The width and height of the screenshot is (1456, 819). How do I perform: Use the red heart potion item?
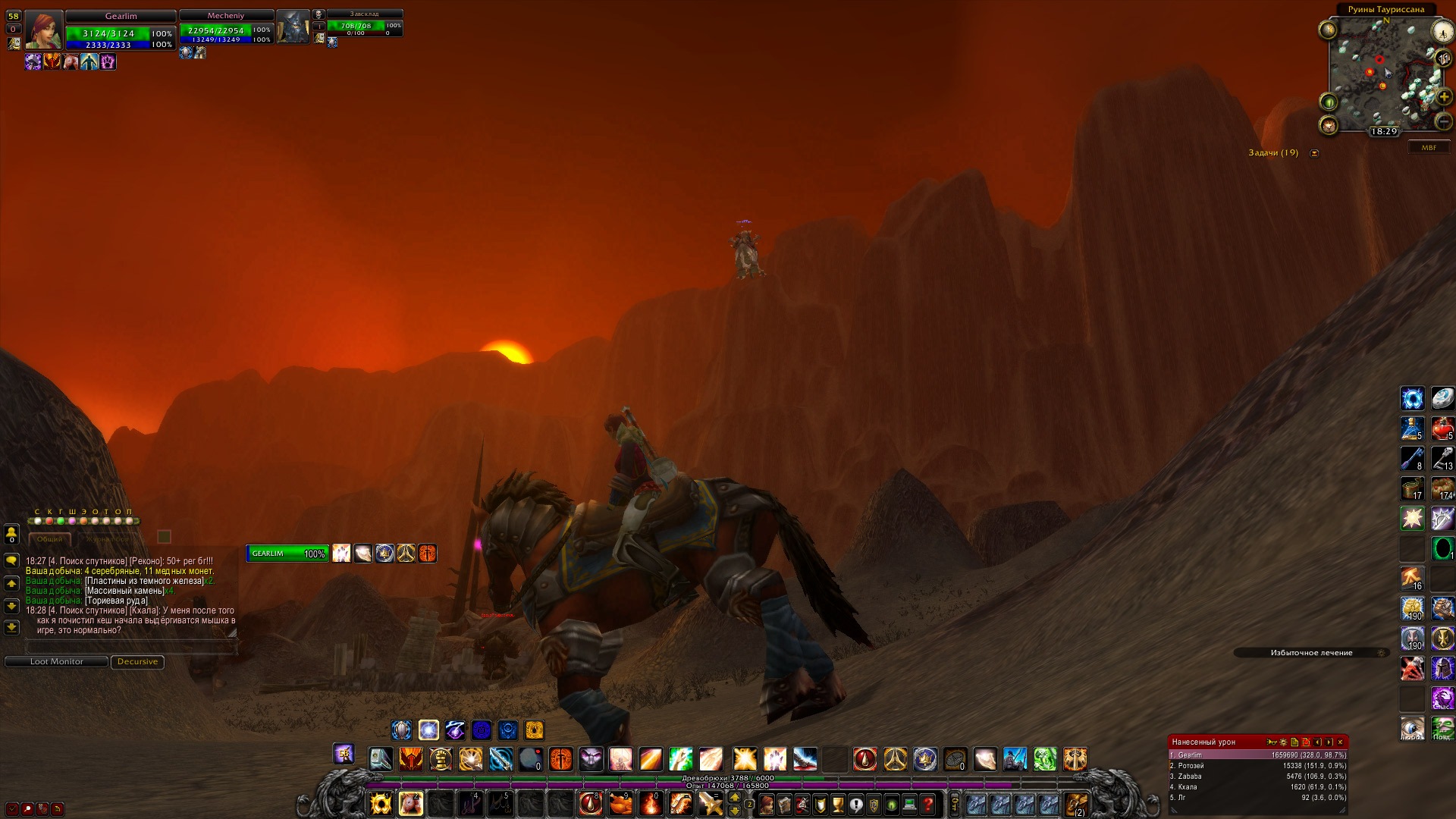point(1442,429)
